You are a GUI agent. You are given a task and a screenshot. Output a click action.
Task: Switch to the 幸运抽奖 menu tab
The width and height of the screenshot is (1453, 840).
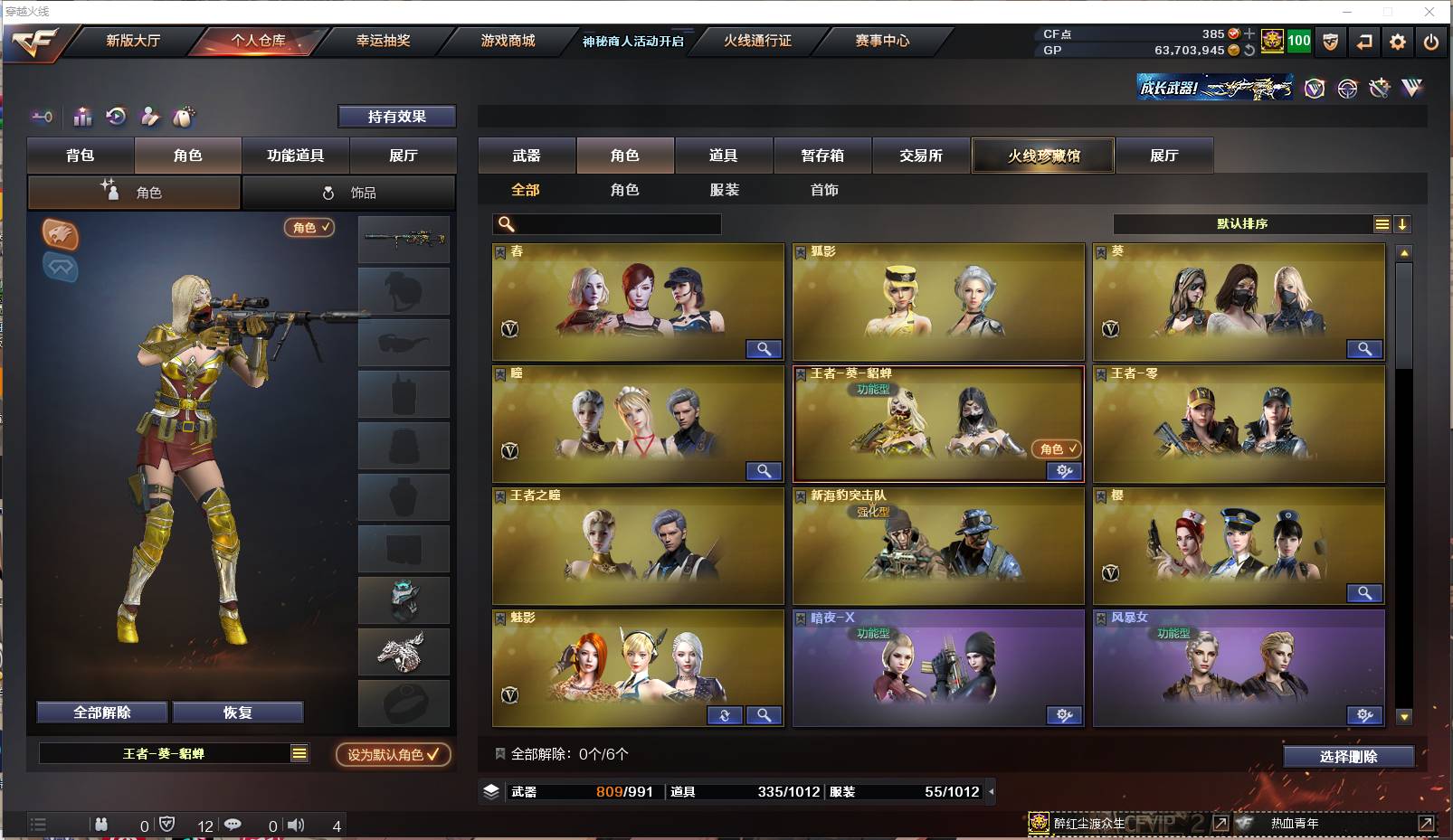click(384, 41)
